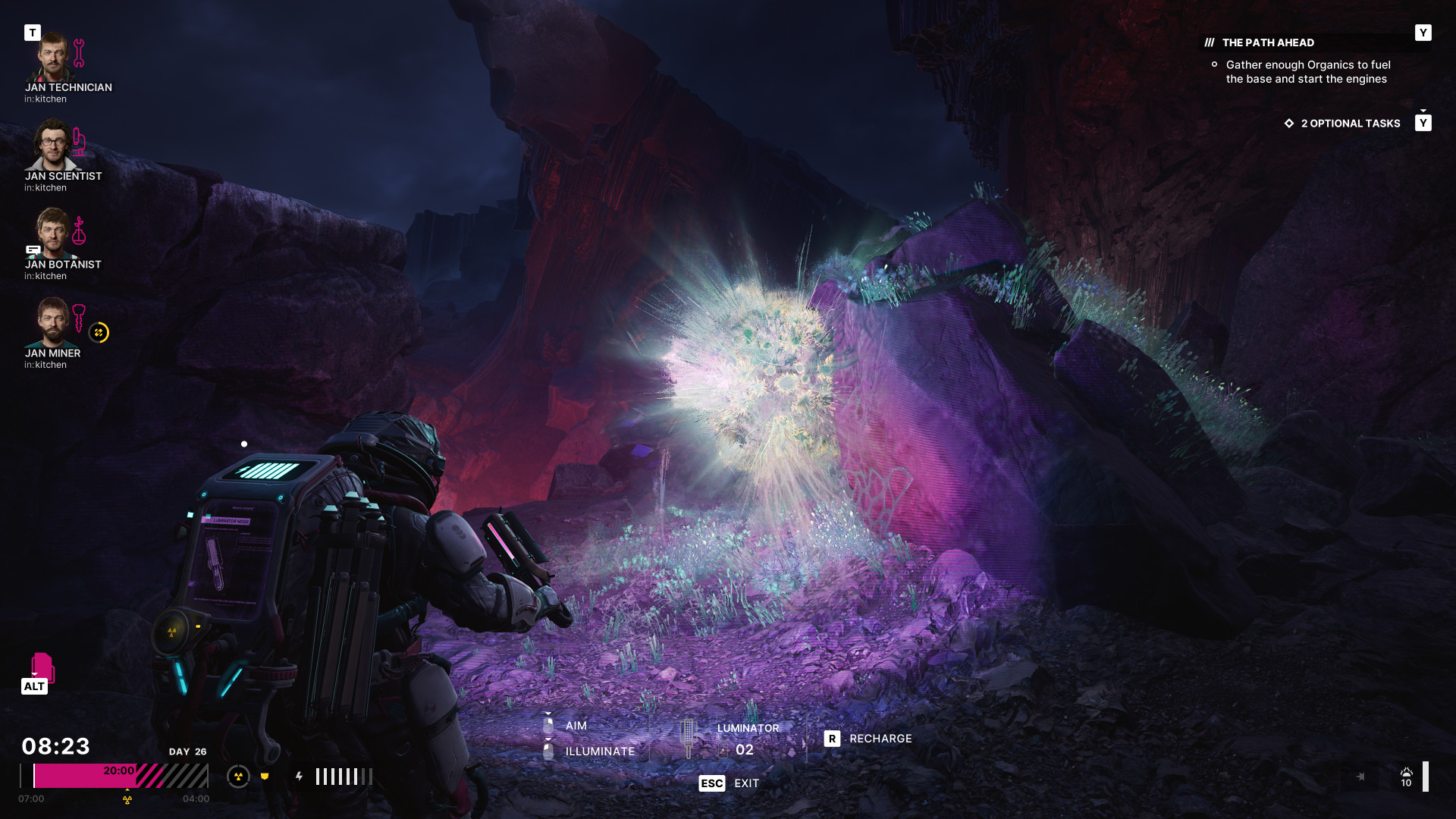1456x819 pixels.
Task: Click the radiation indicator beside the day timeline
Action: [x=238, y=777]
